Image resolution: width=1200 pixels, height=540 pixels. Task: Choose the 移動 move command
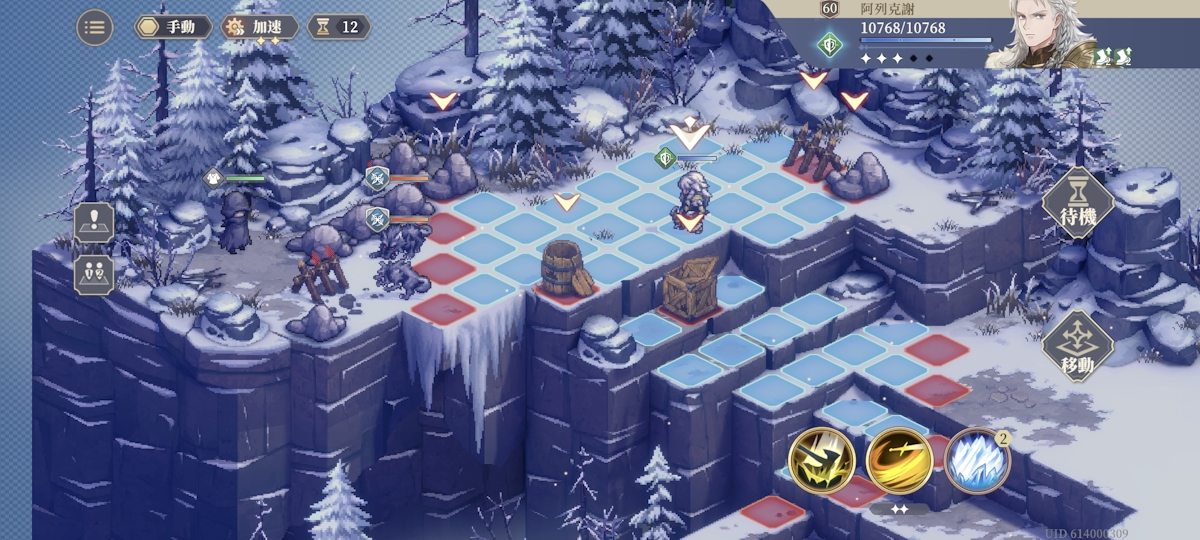tap(1078, 346)
